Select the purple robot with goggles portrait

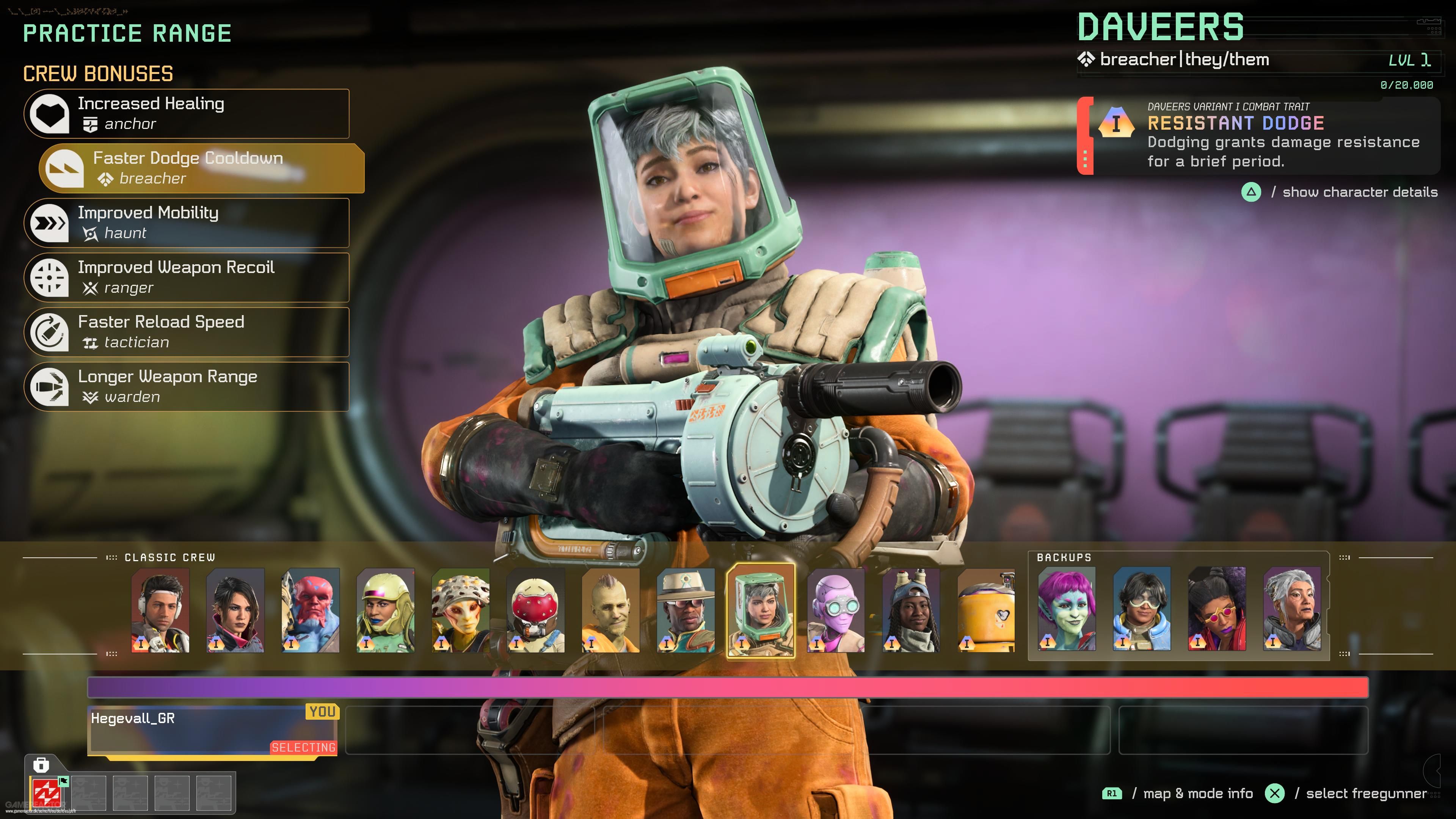[x=836, y=610]
